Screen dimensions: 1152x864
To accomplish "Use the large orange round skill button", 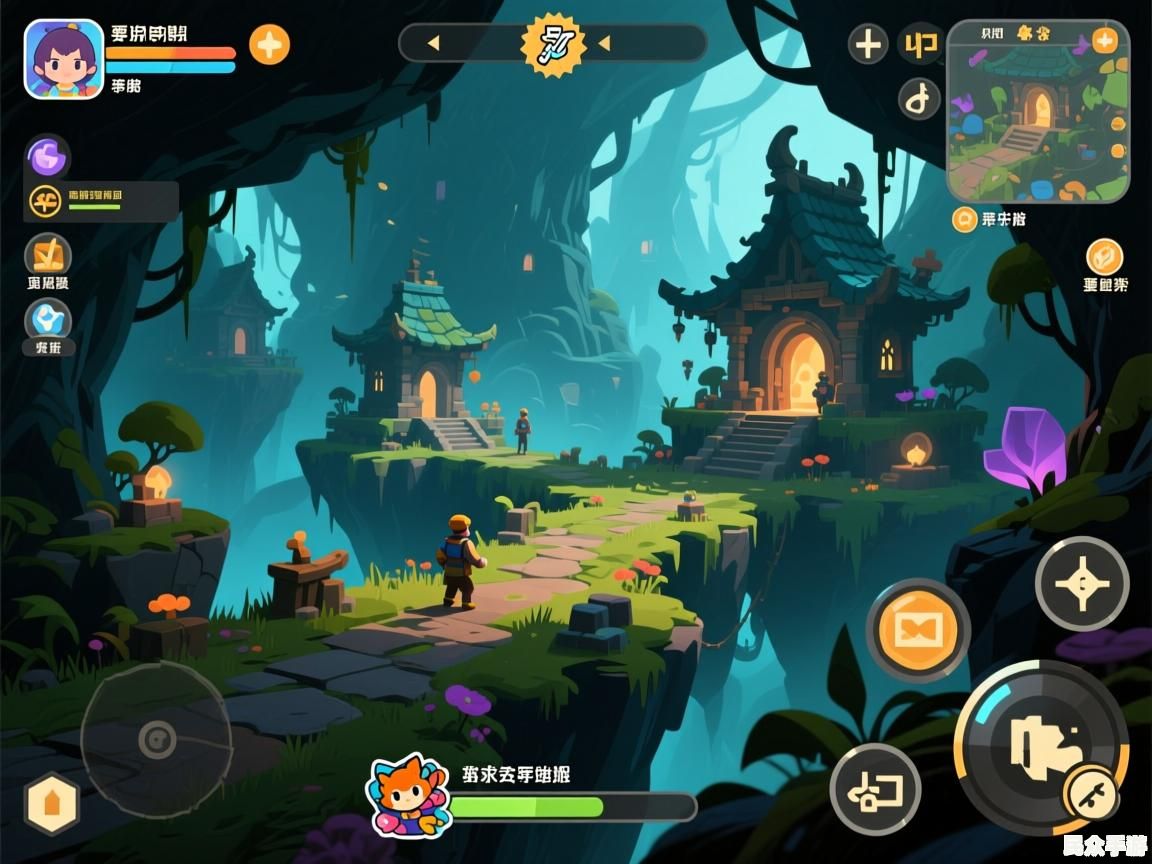I will [917, 631].
